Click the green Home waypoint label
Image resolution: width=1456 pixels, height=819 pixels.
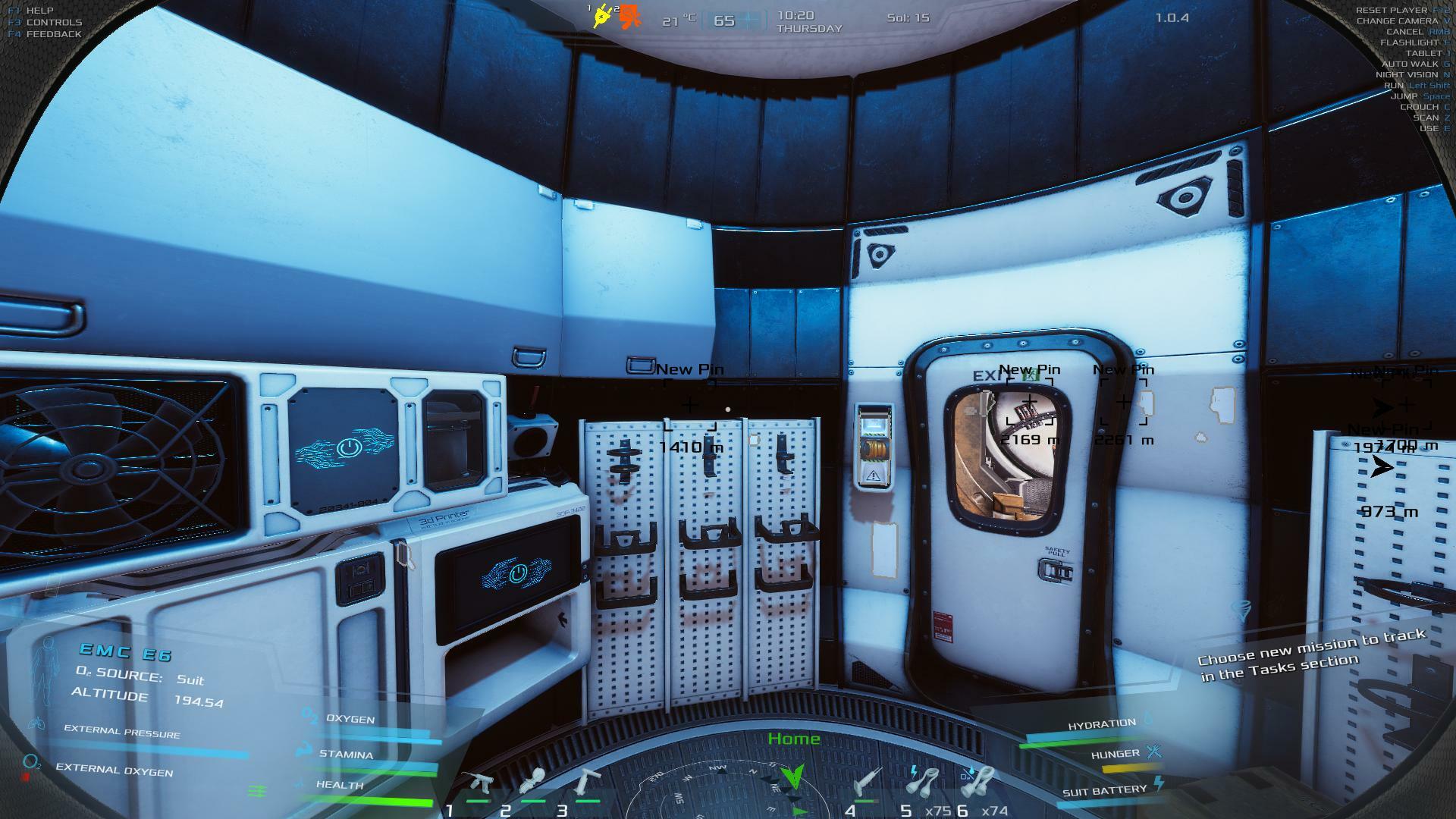[793, 739]
